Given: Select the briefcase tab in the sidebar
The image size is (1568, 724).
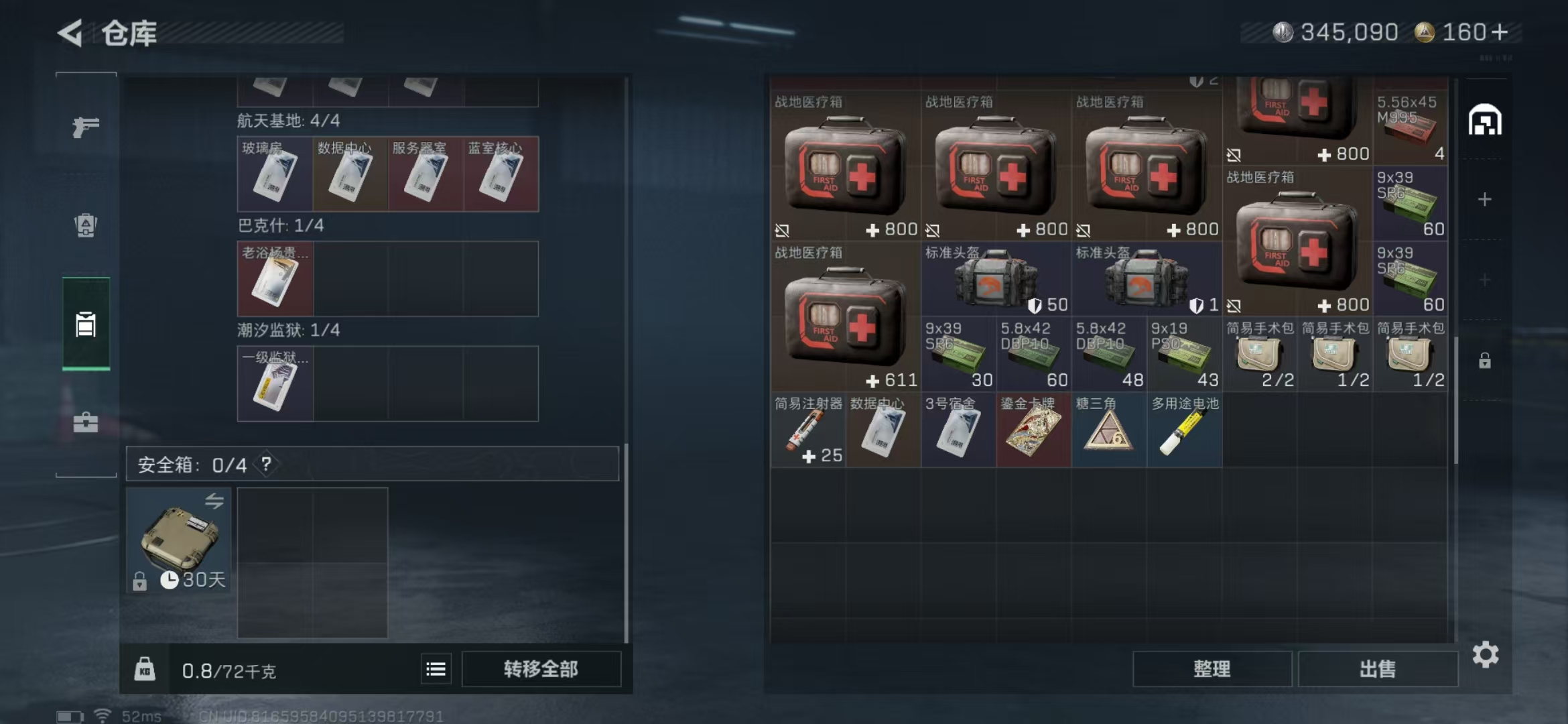Looking at the screenshot, I should click(x=86, y=422).
